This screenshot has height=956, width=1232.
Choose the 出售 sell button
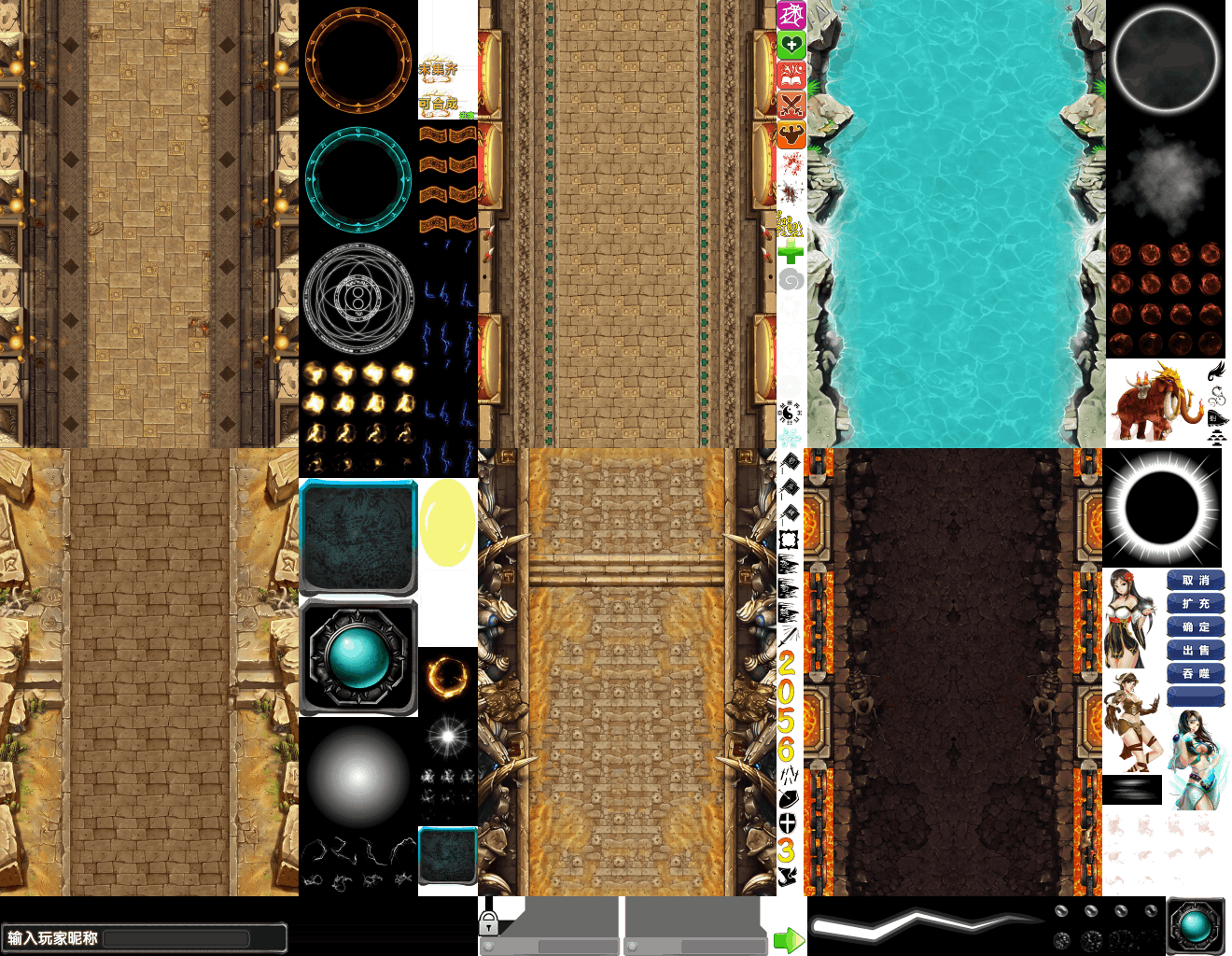click(x=1196, y=651)
